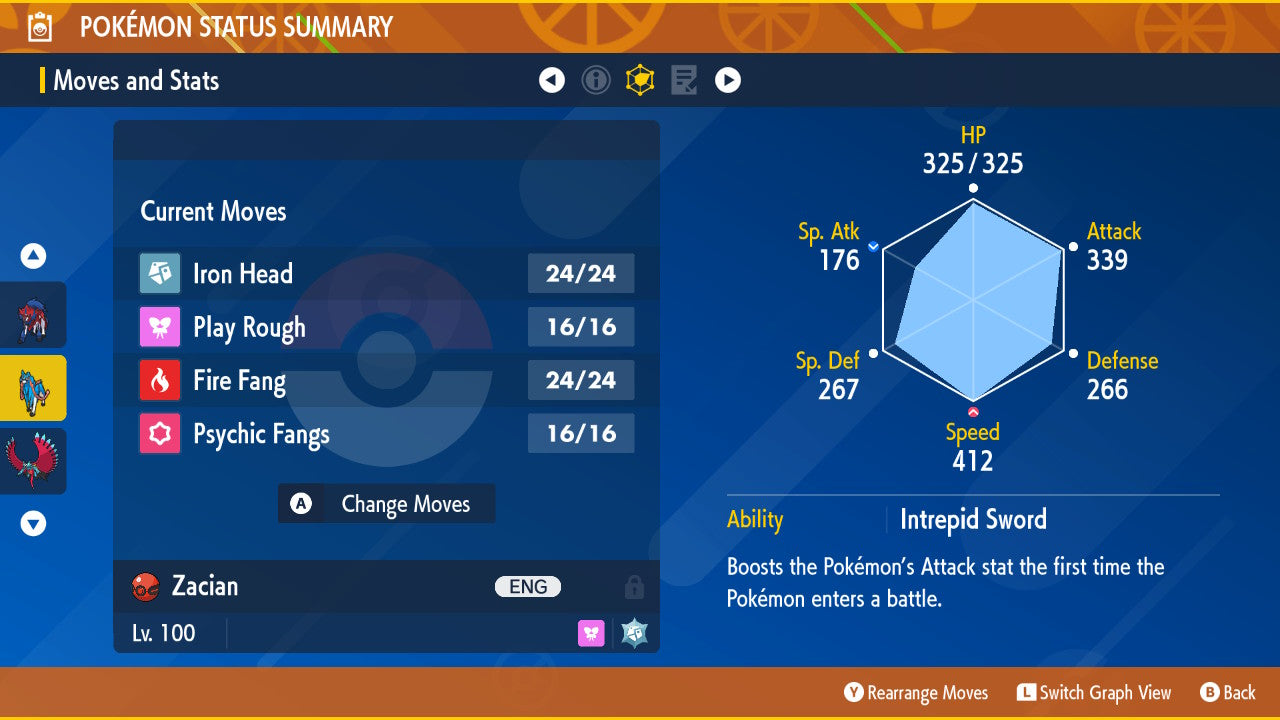
Task: Click the Psychic Fangs move type icon
Action: click(160, 433)
